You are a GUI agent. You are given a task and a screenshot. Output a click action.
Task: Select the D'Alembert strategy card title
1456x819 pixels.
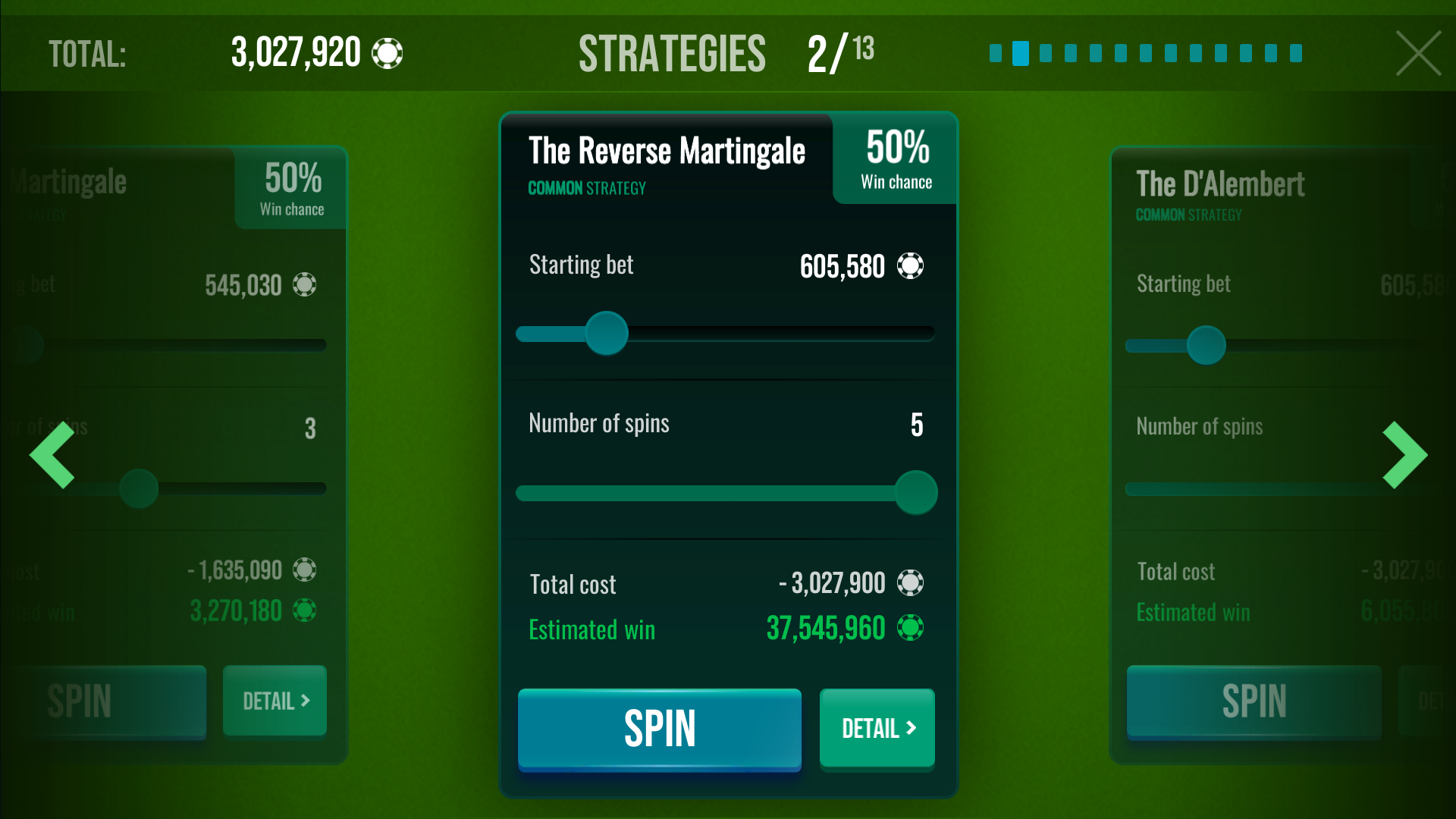1220,184
